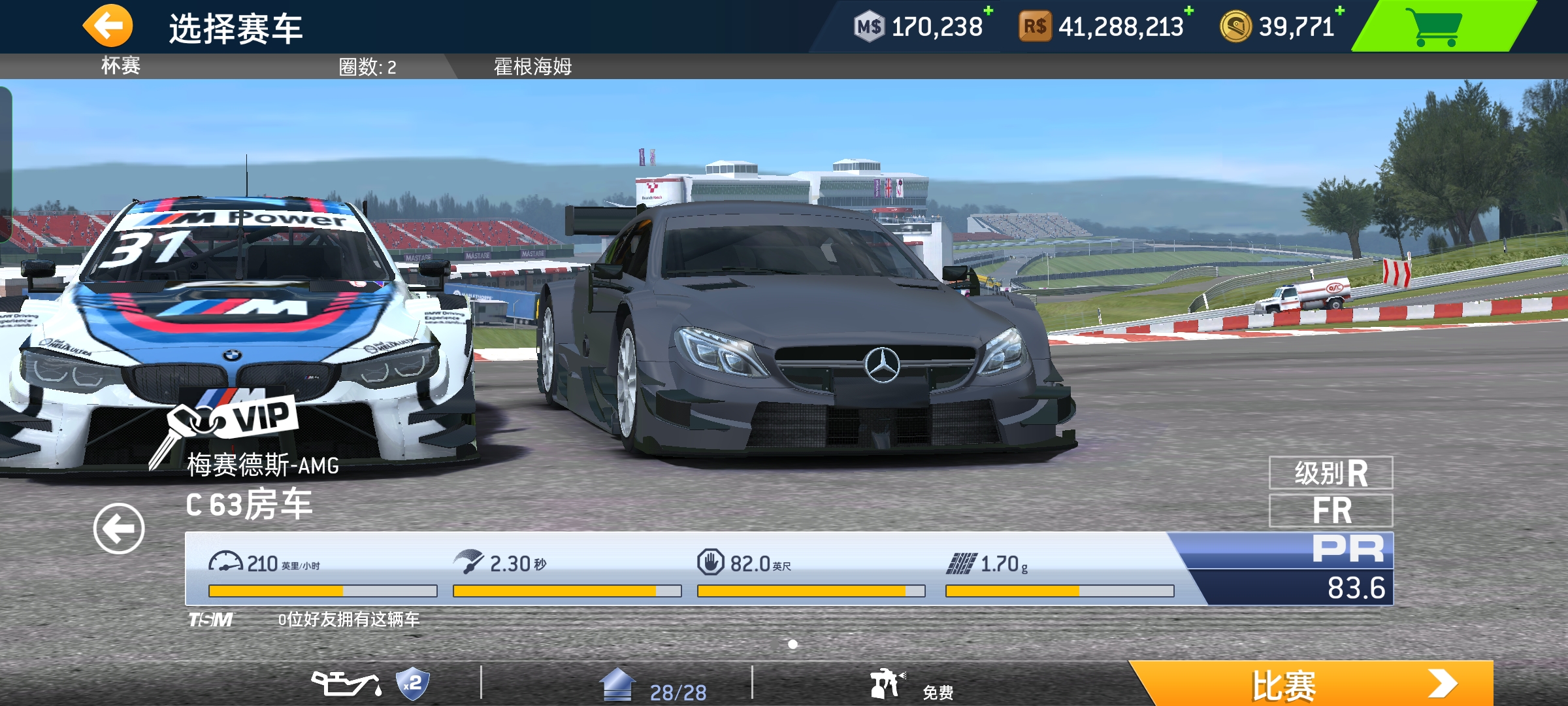Image resolution: width=1568 pixels, height=706 pixels.
Task: Go back with the orange arrow button
Action: [x=108, y=26]
